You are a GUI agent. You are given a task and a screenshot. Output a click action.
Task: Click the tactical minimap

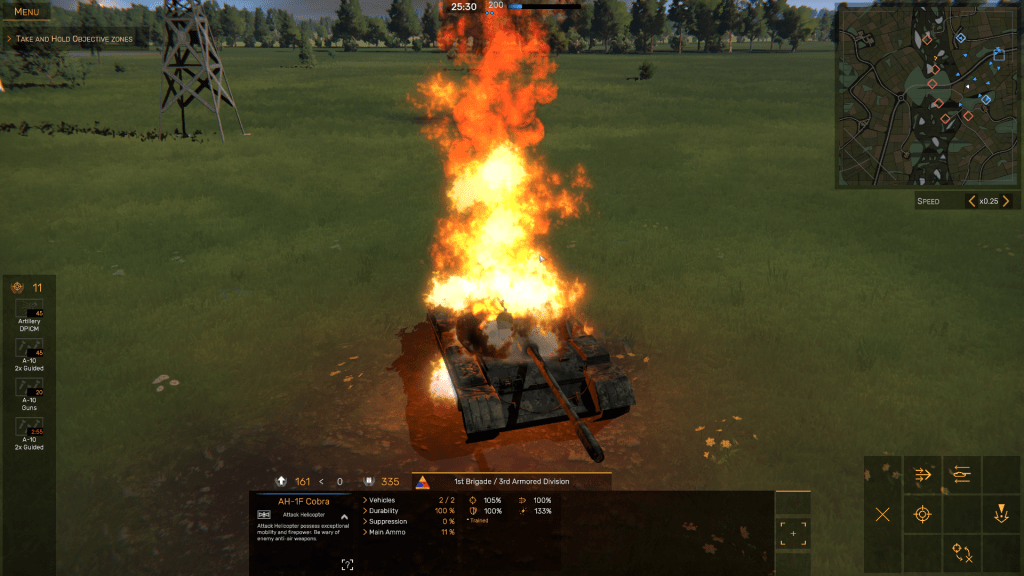click(927, 96)
